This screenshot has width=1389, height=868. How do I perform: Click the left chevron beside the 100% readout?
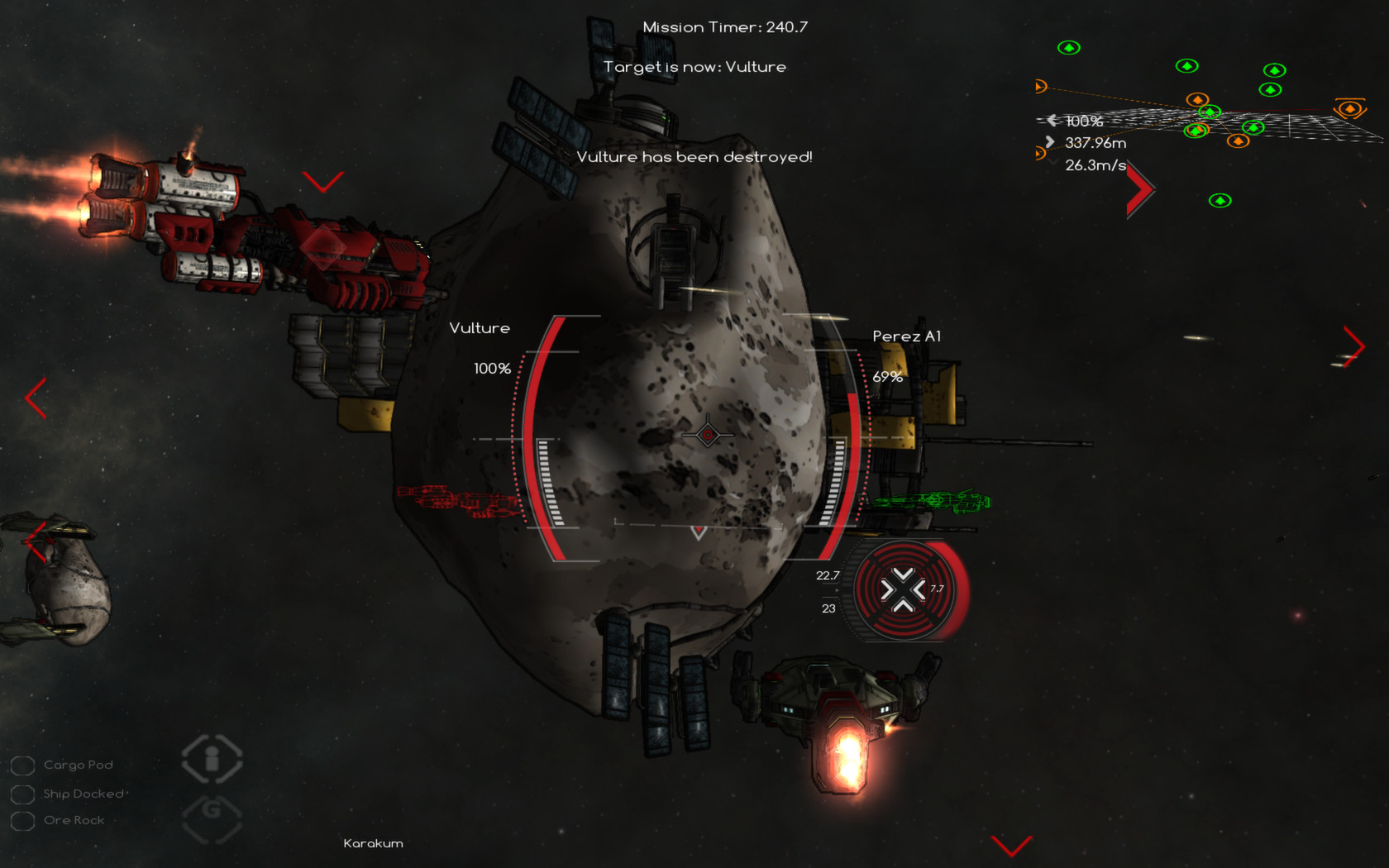tap(1051, 120)
